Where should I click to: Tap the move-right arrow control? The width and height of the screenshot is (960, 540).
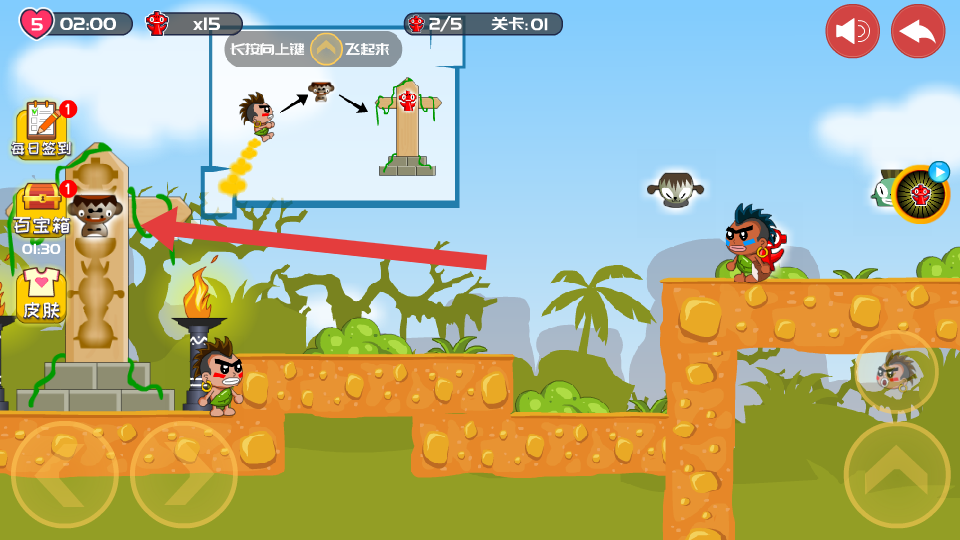pyautogui.click(x=184, y=474)
